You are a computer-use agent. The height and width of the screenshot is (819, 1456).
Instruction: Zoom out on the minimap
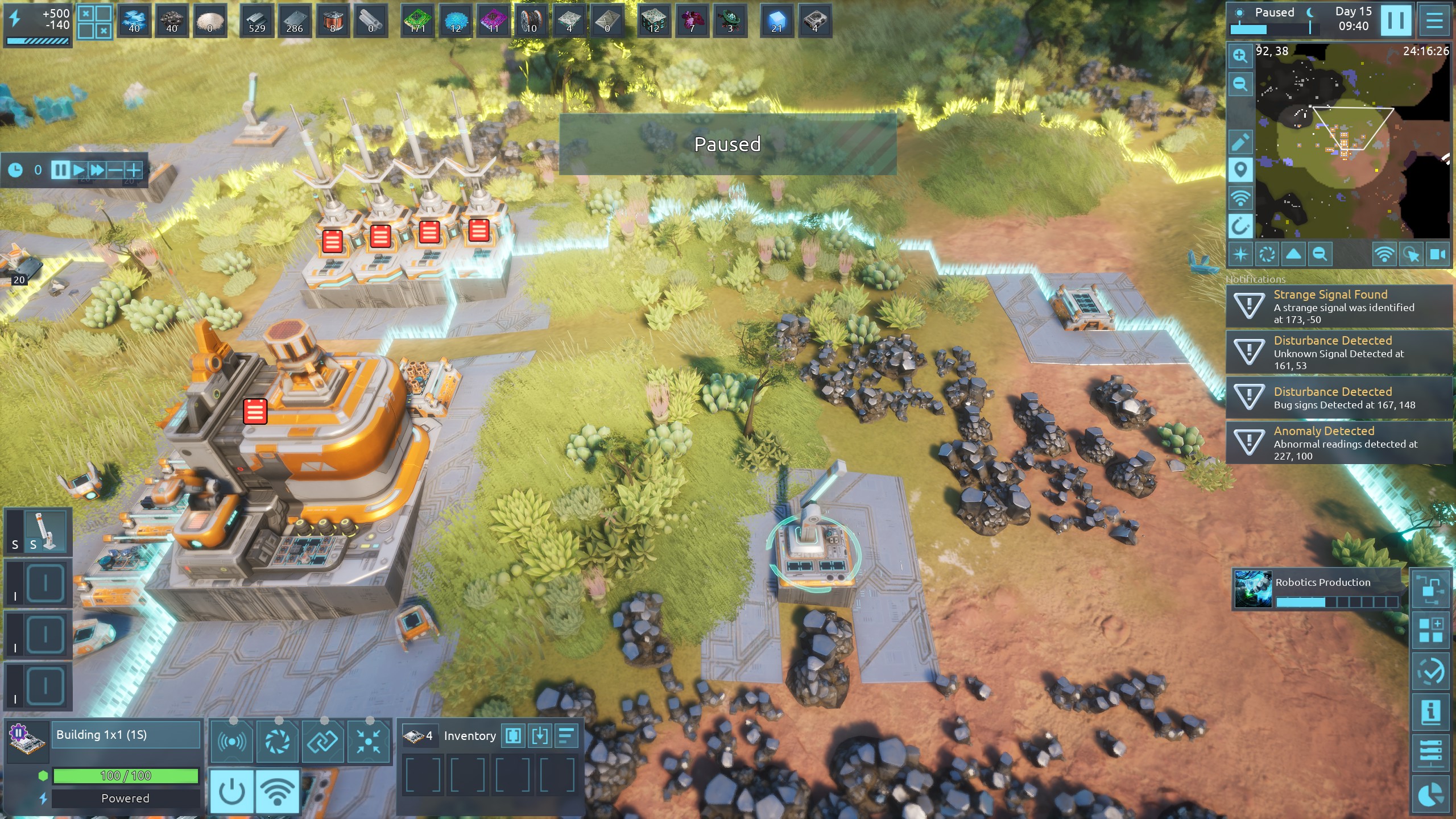coord(1240,84)
